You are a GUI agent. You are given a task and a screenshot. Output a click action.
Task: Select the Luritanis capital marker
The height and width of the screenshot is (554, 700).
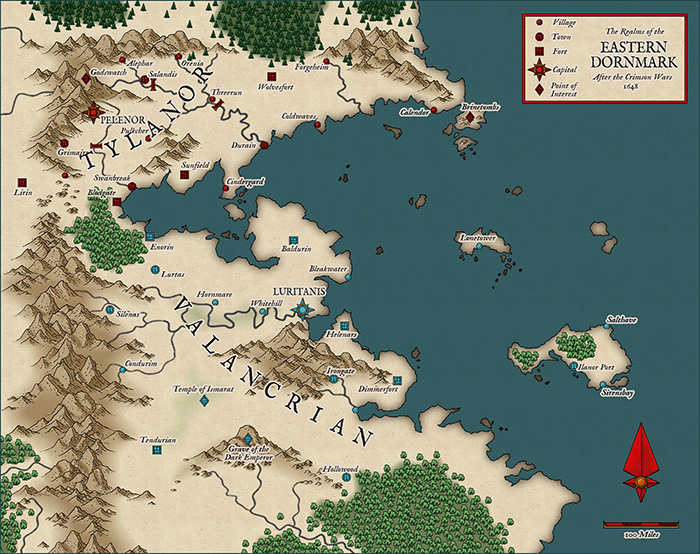[302, 310]
